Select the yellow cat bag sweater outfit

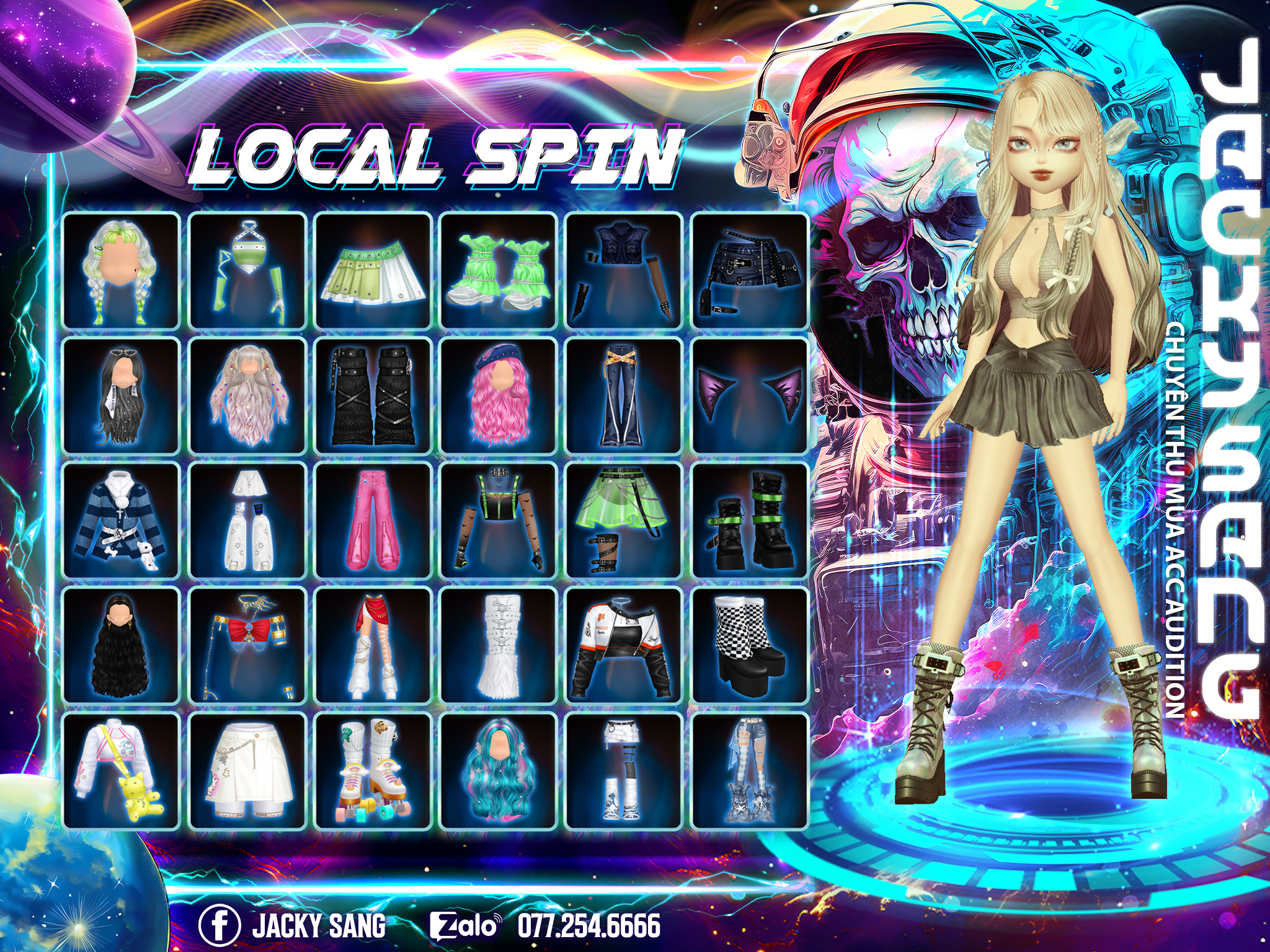(x=121, y=771)
